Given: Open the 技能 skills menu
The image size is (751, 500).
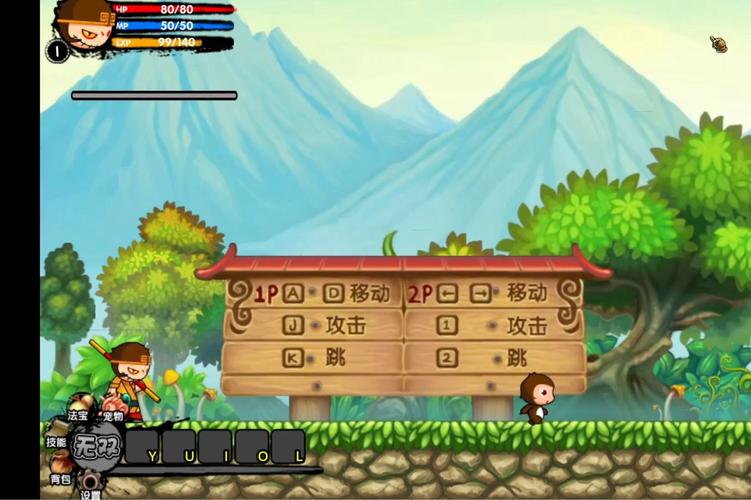Looking at the screenshot, I should click(56, 441).
